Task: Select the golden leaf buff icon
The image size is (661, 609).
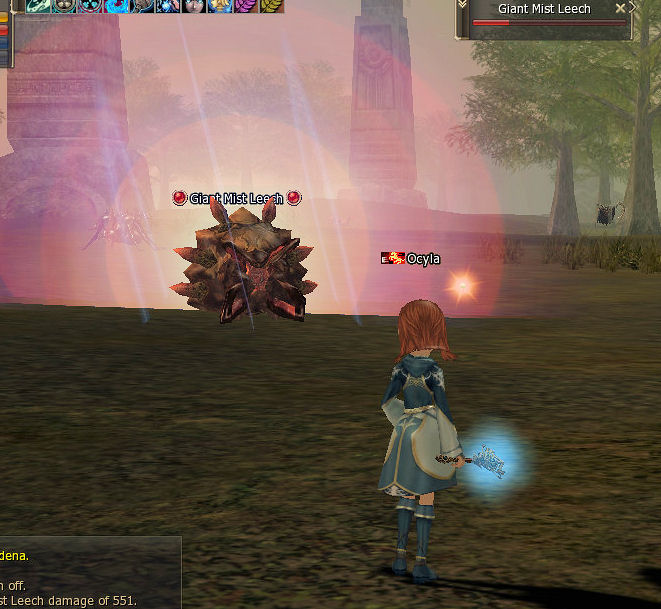Action: click(272, 5)
